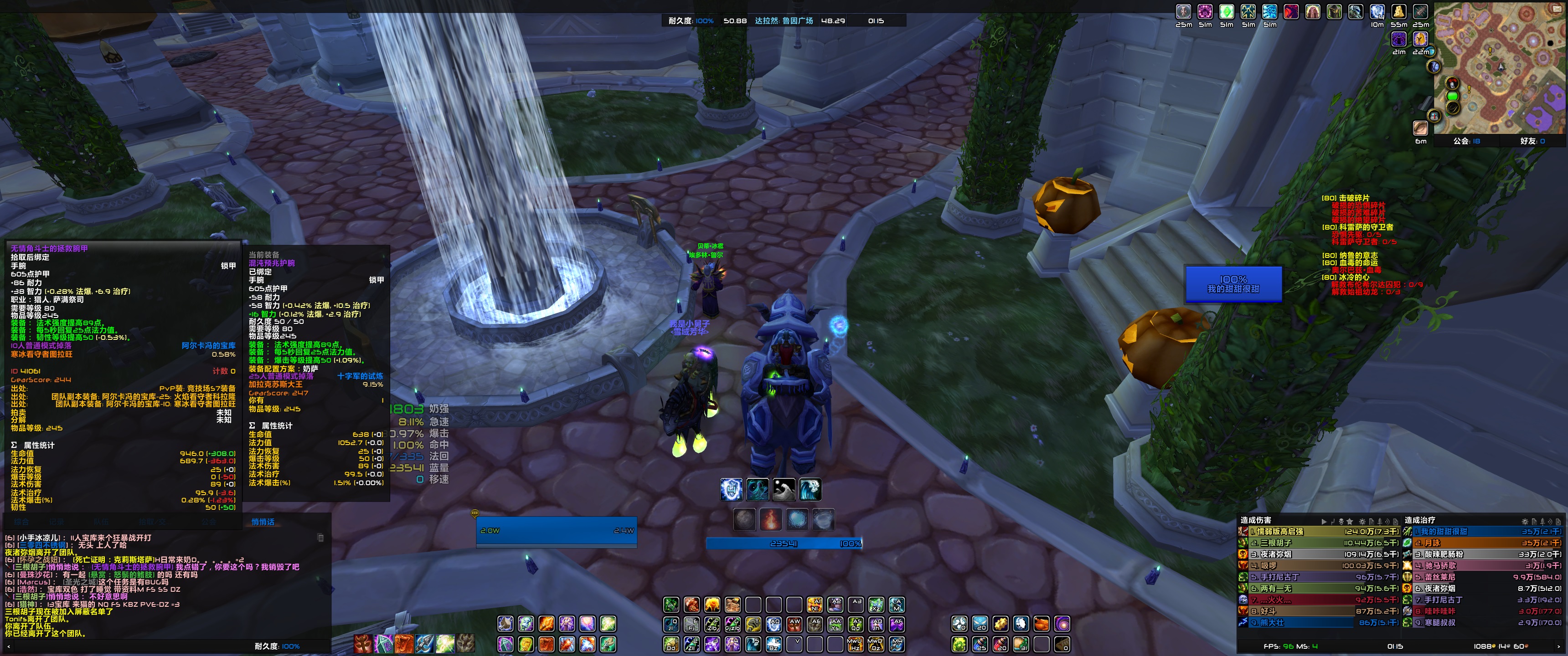Click the skull icon on damage meter
1568x656 pixels.
(1341, 522)
